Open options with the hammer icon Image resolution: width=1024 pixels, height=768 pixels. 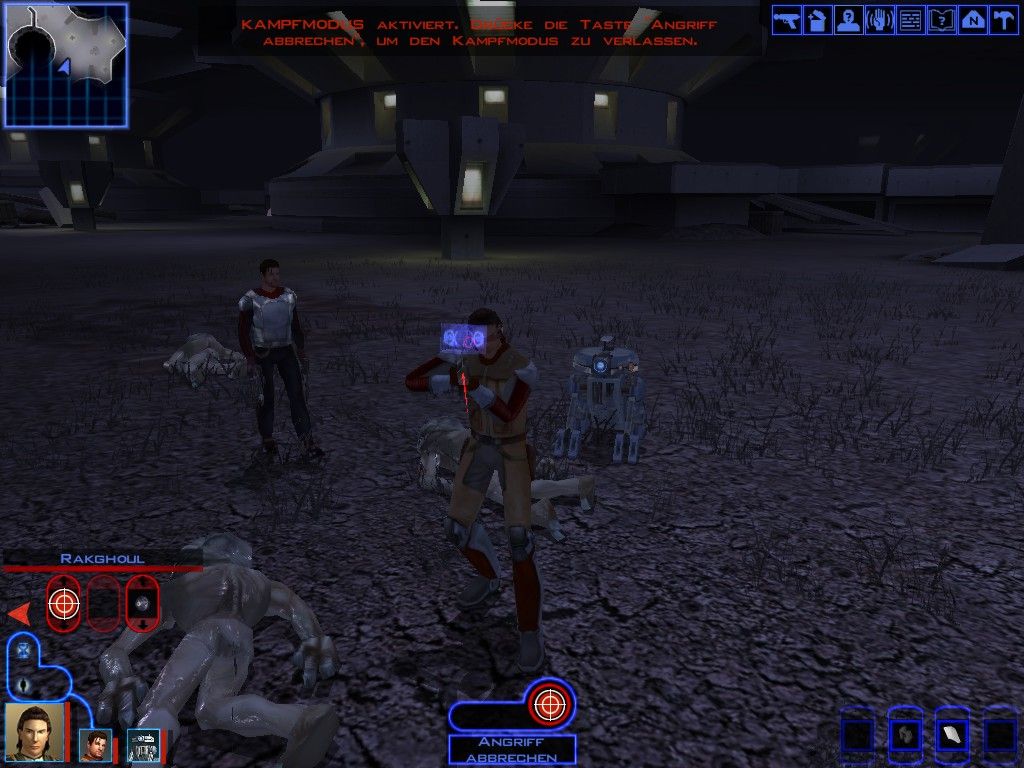coord(1002,20)
